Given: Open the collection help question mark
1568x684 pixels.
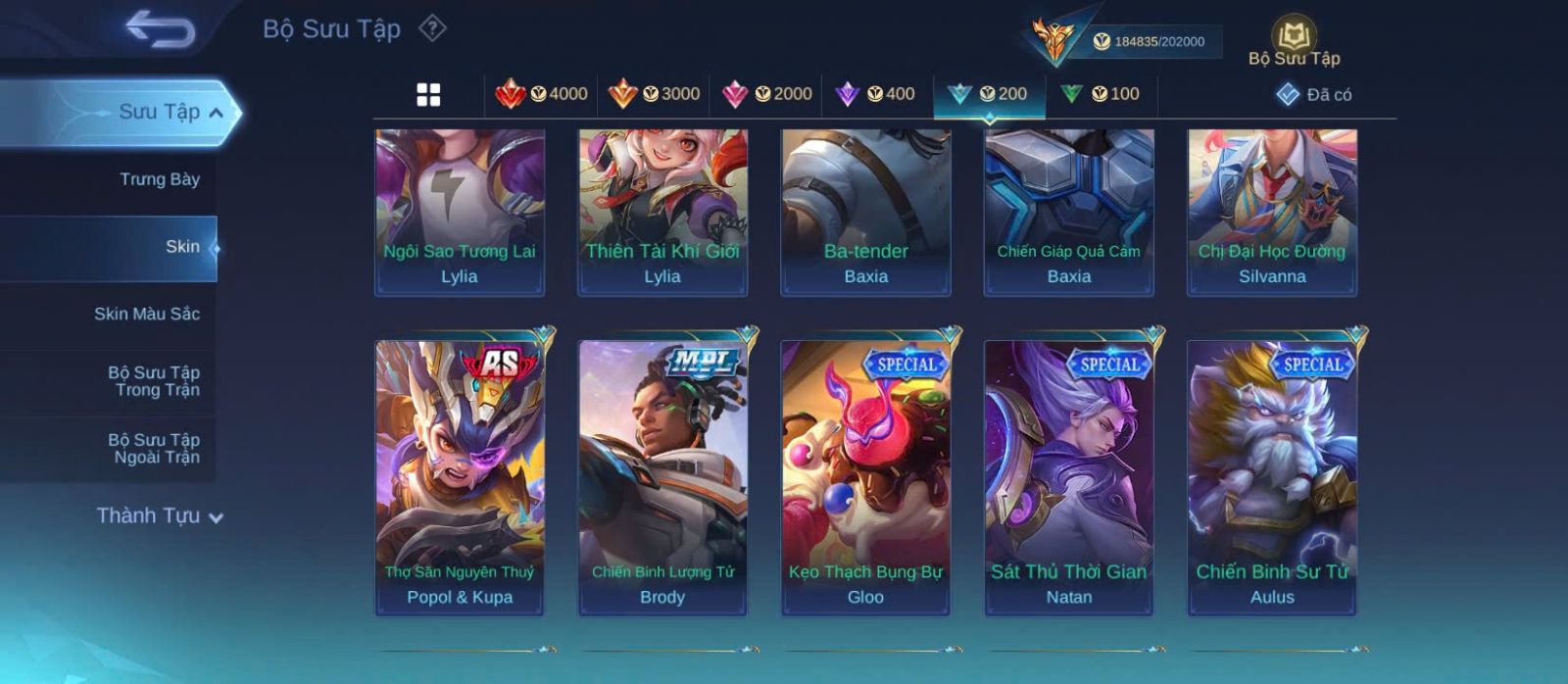Looking at the screenshot, I should pyautogui.click(x=432, y=28).
